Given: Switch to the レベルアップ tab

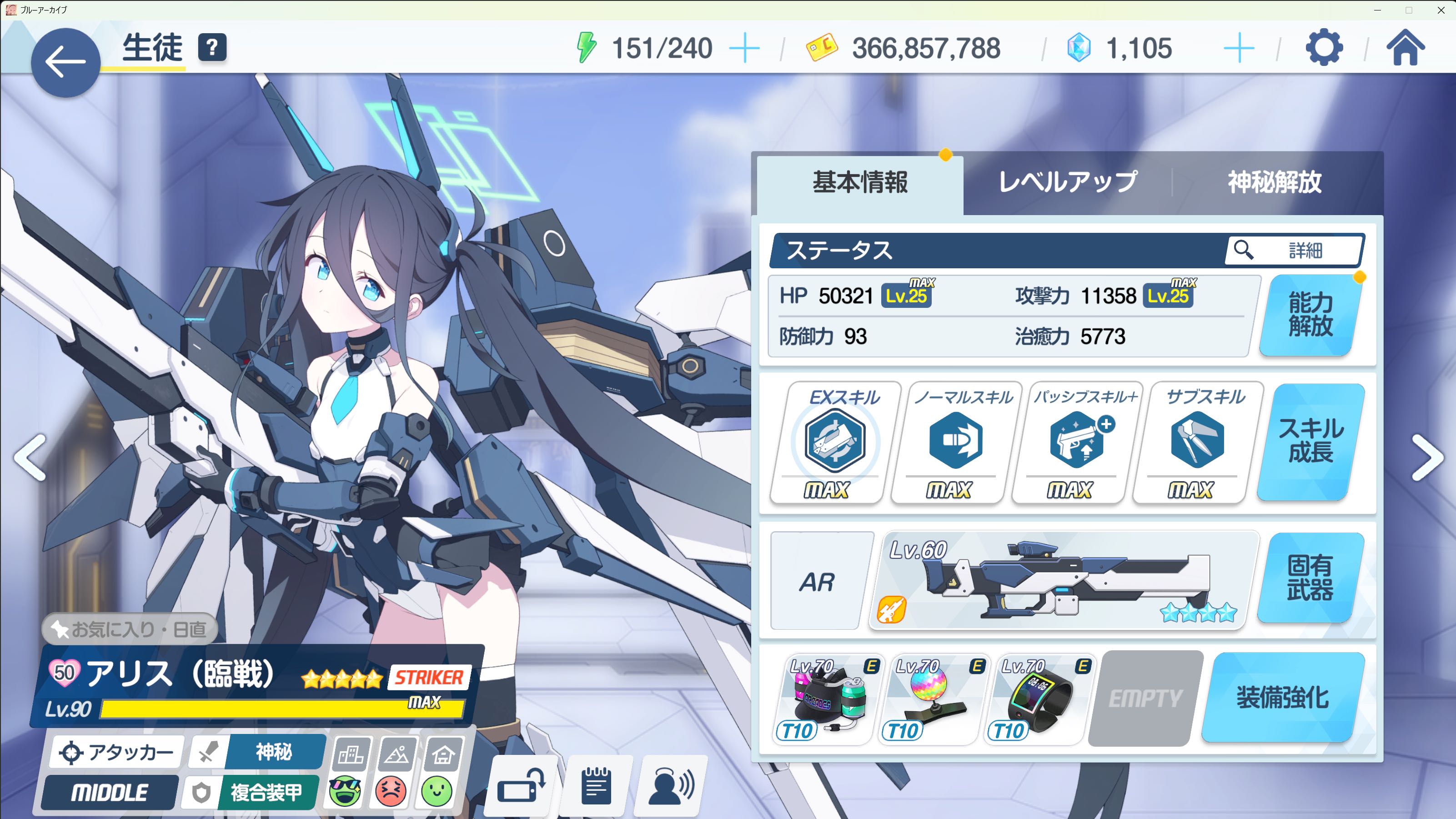Looking at the screenshot, I should tap(1068, 182).
